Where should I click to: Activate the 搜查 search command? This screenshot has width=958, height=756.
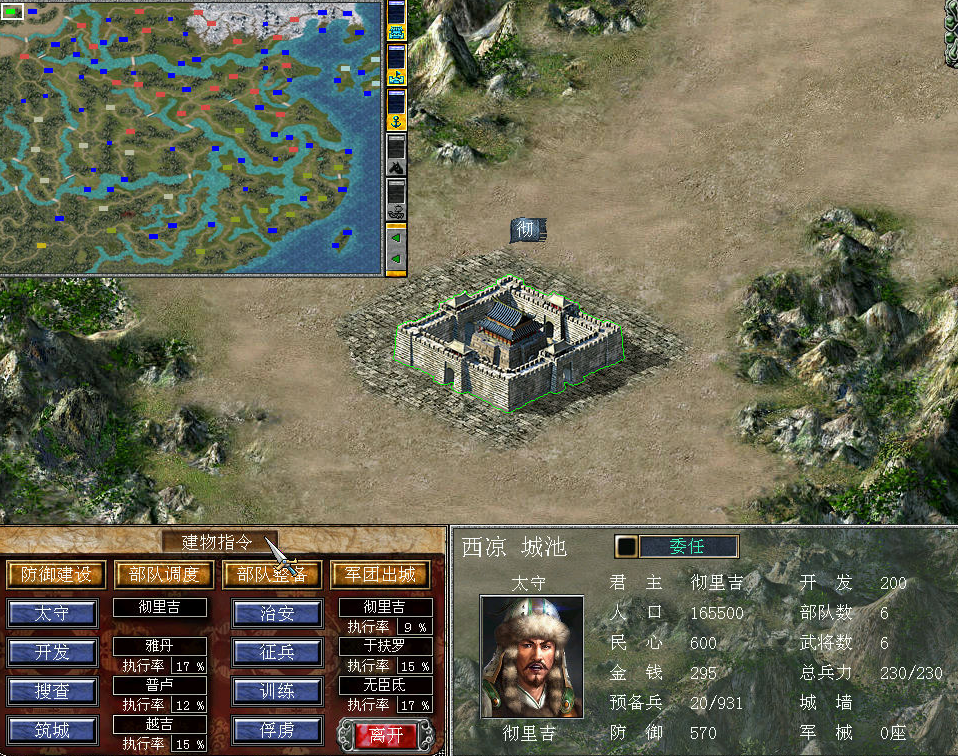(x=53, y=691)
